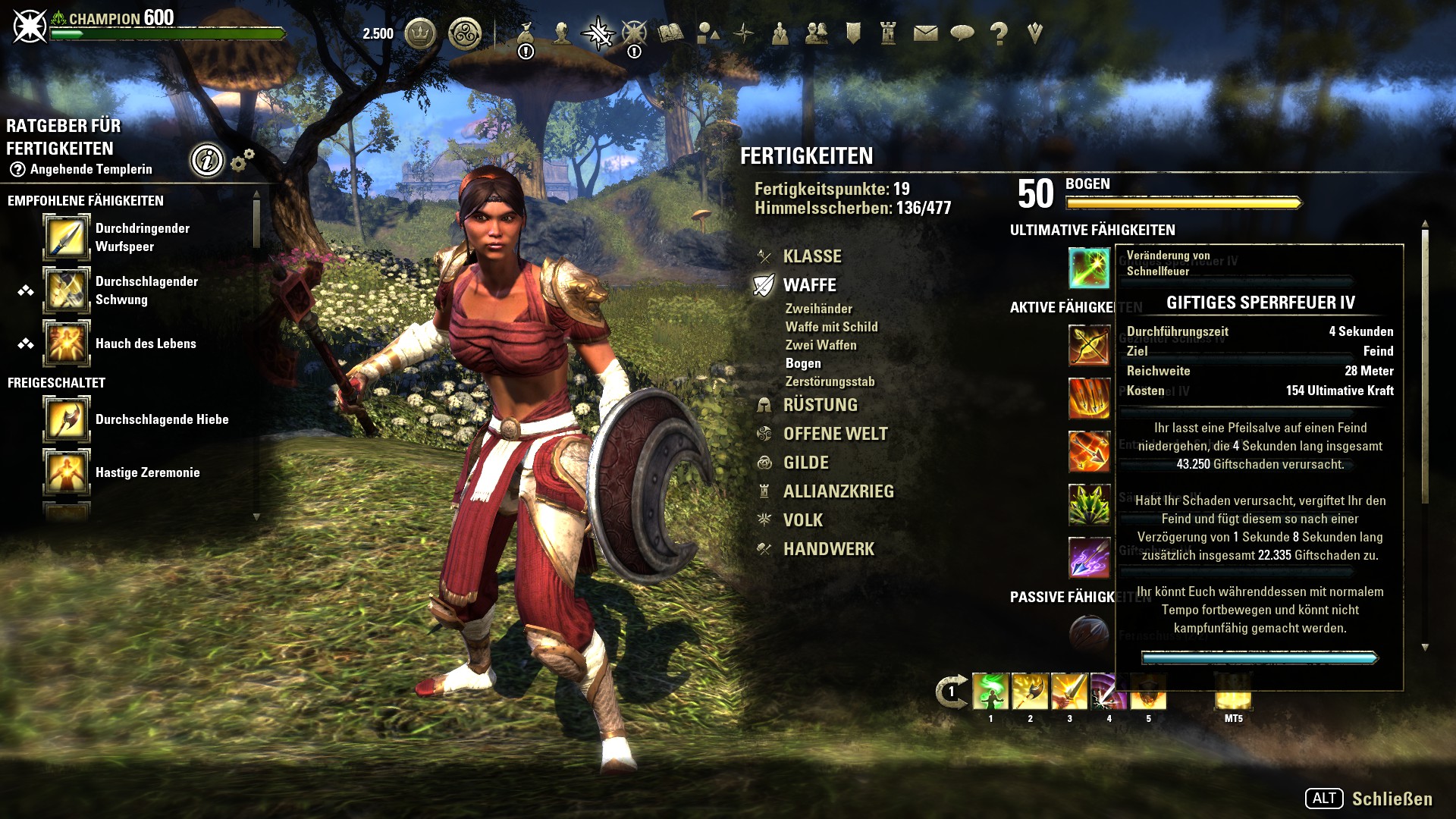Viewport: 1456px width, 819px height.
Task: Swap the active weapon bar
Action: (951, 692)
